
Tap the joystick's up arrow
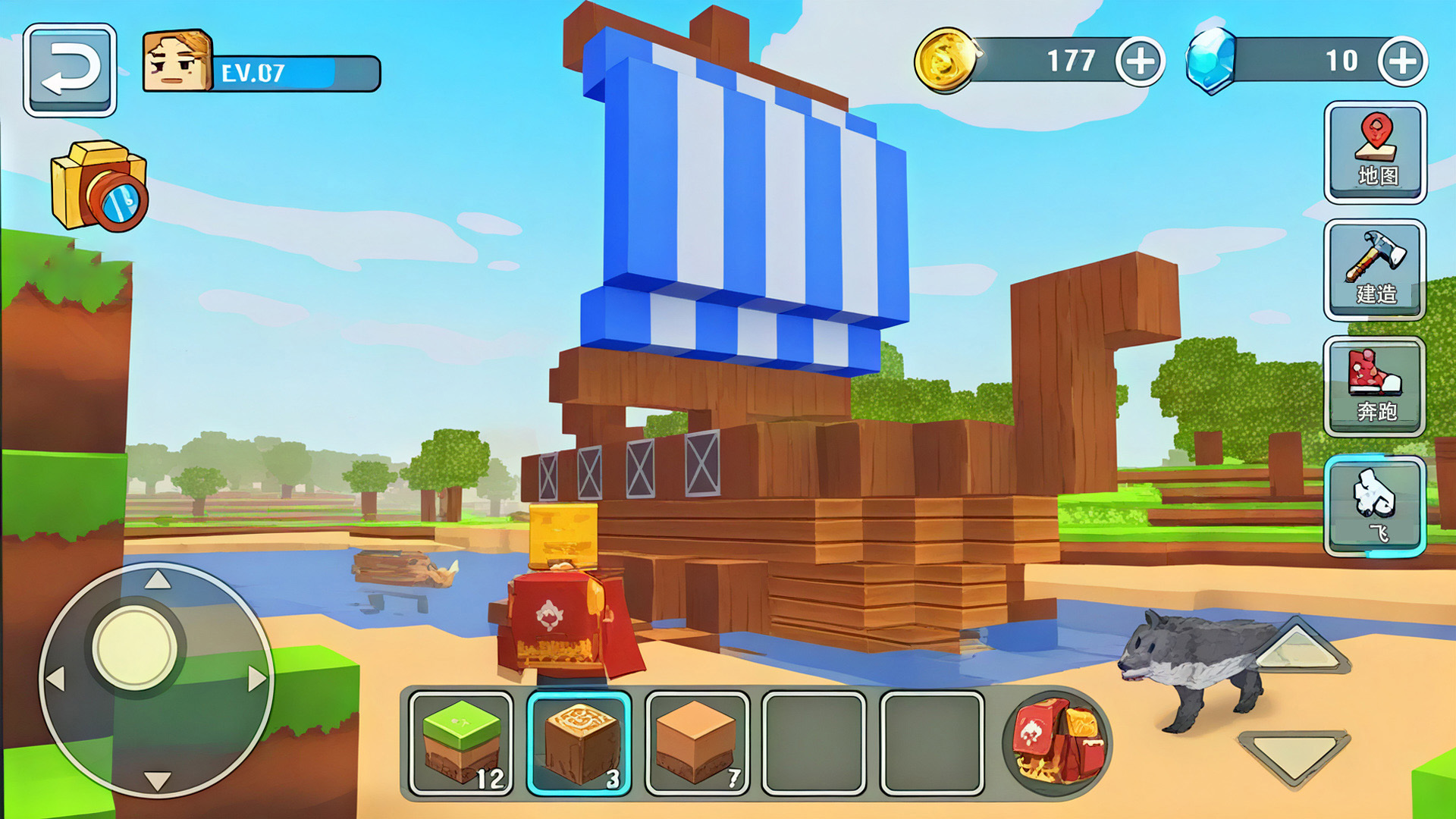coord(157,581)
